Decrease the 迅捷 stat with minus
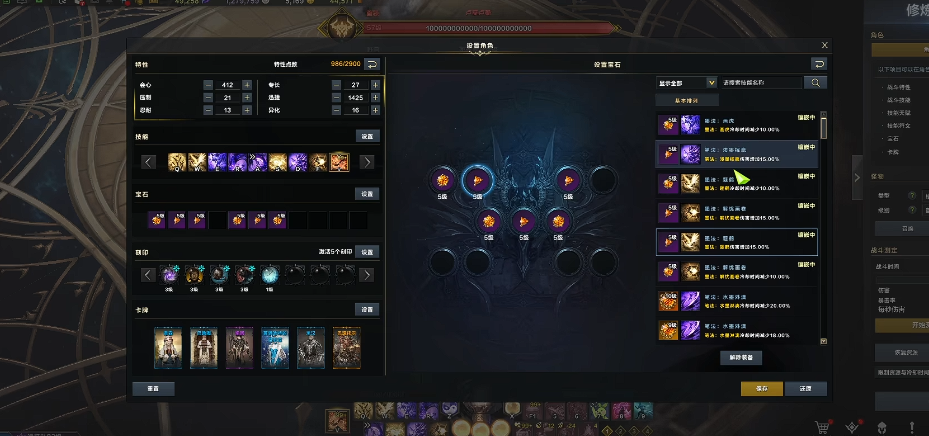Screen dimensions: 929x436 [x=336, y=98]
